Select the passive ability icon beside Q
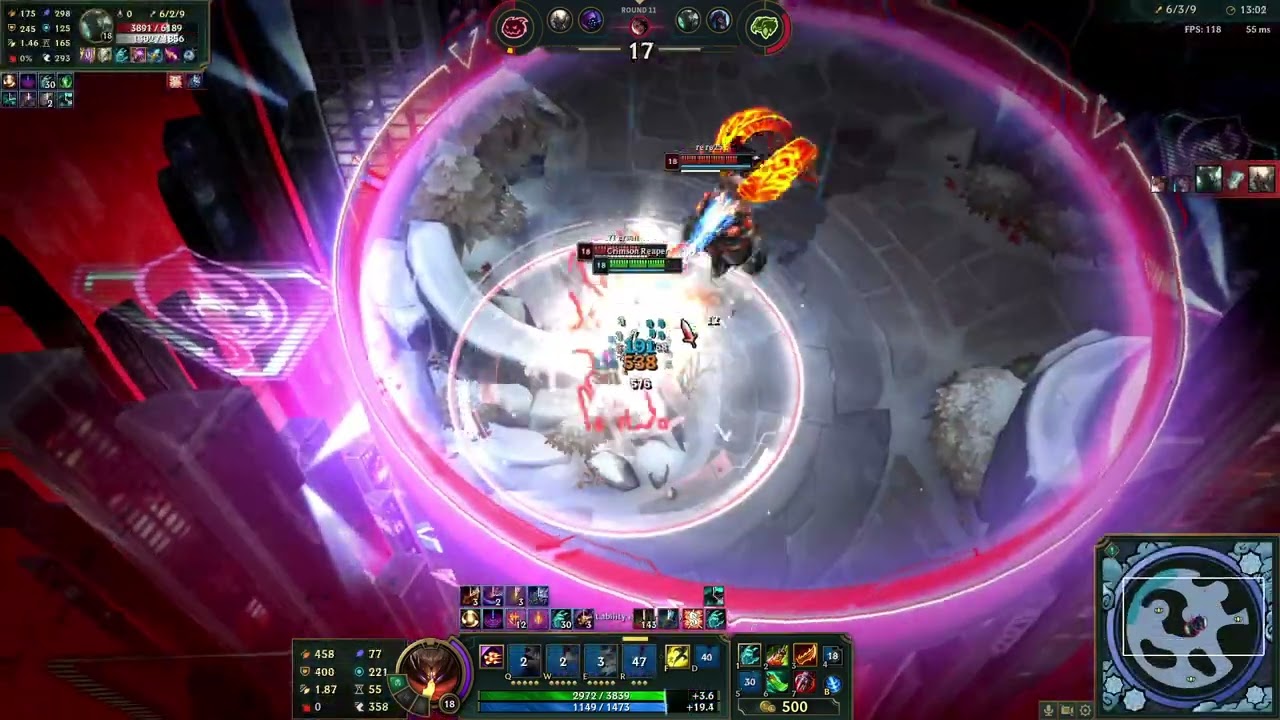1280x720 pixels. 491,657
